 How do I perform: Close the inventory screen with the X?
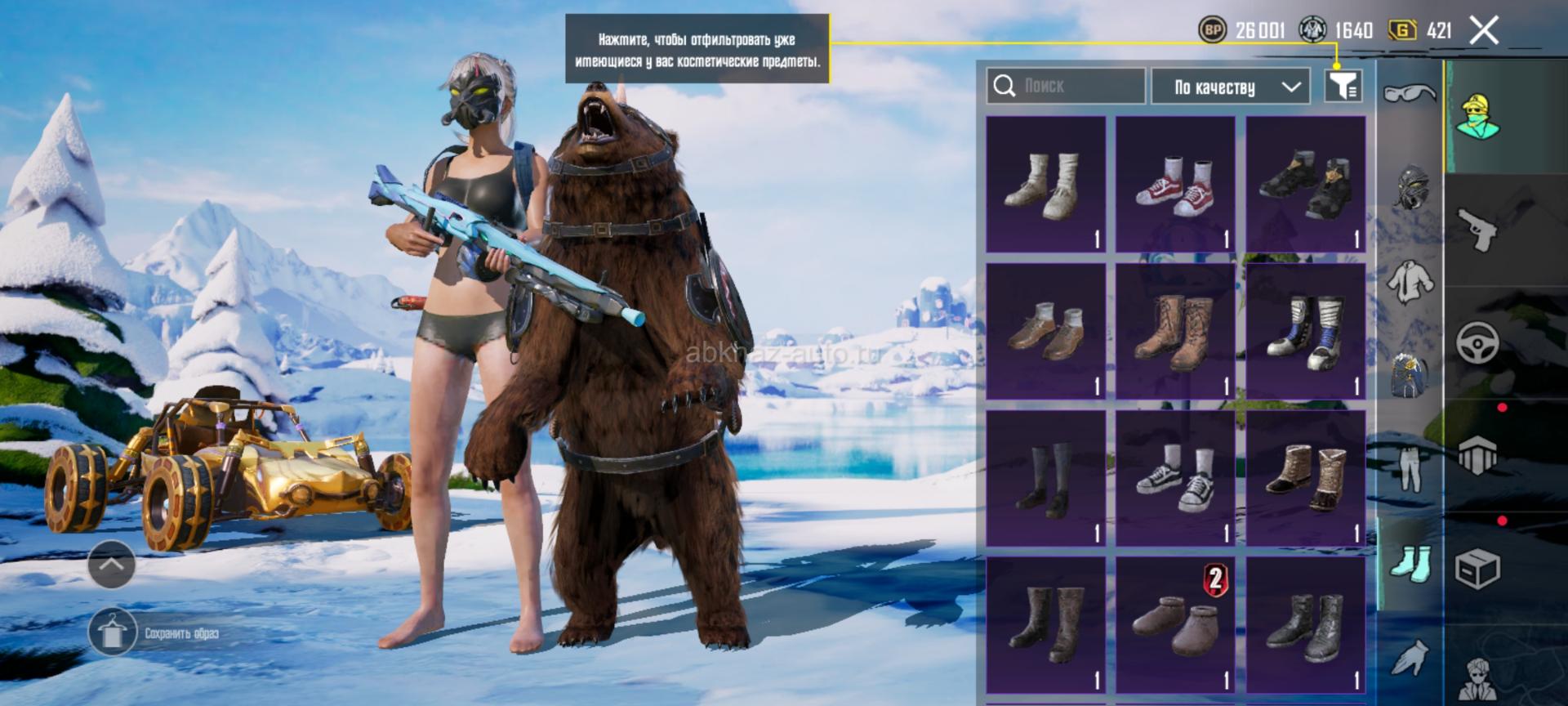(1484, 31)
